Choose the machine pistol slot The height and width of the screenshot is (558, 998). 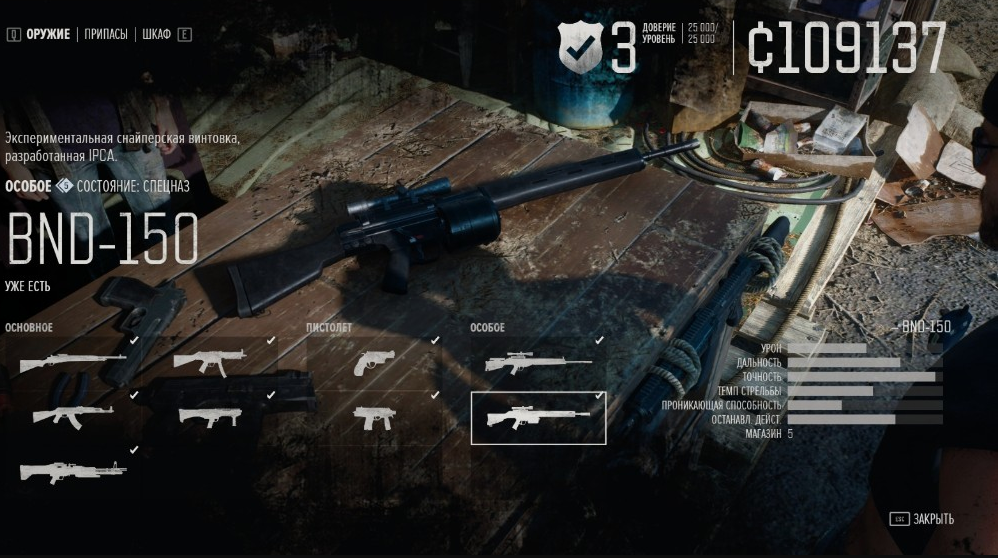[374, 417]
